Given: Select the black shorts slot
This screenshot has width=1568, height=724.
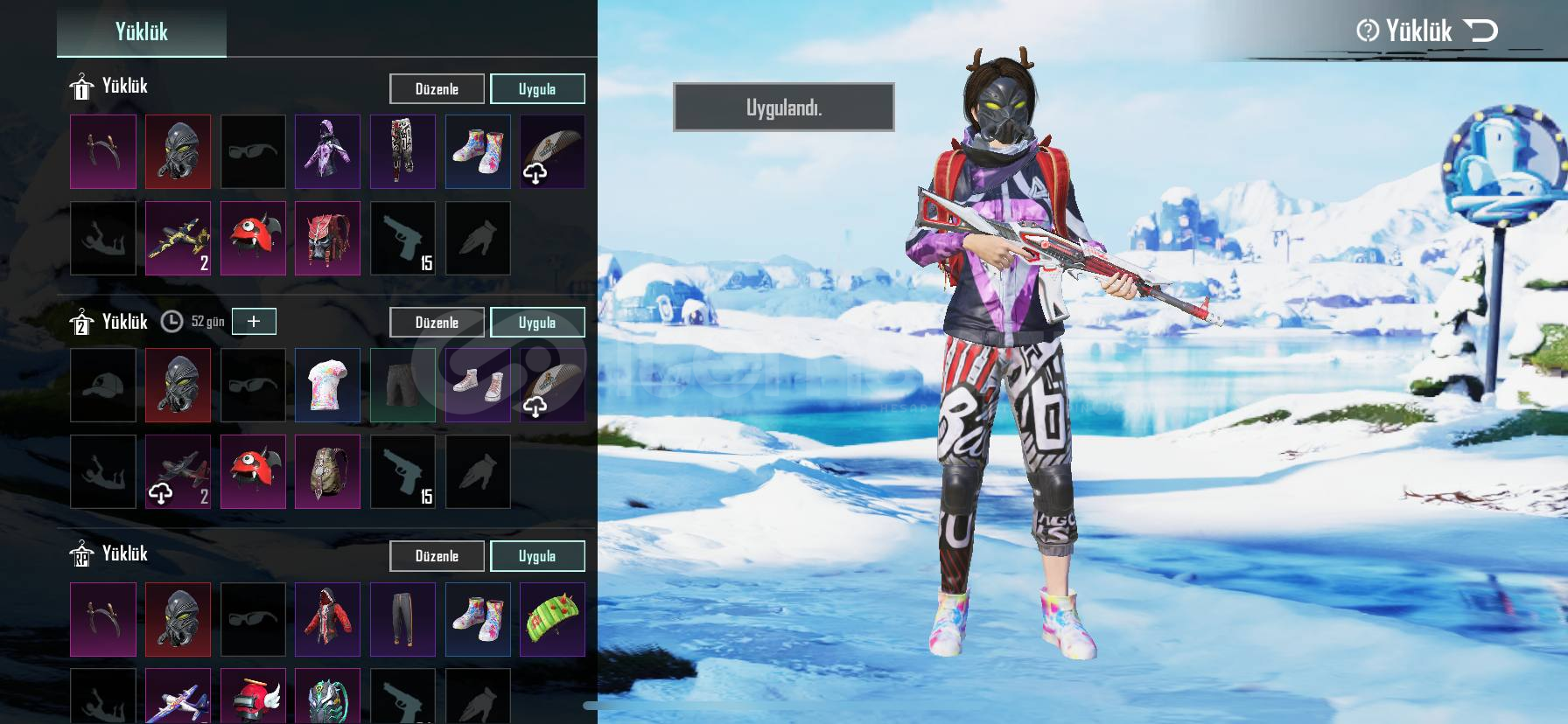Looking at the screenshot, I should pos(402,385).
